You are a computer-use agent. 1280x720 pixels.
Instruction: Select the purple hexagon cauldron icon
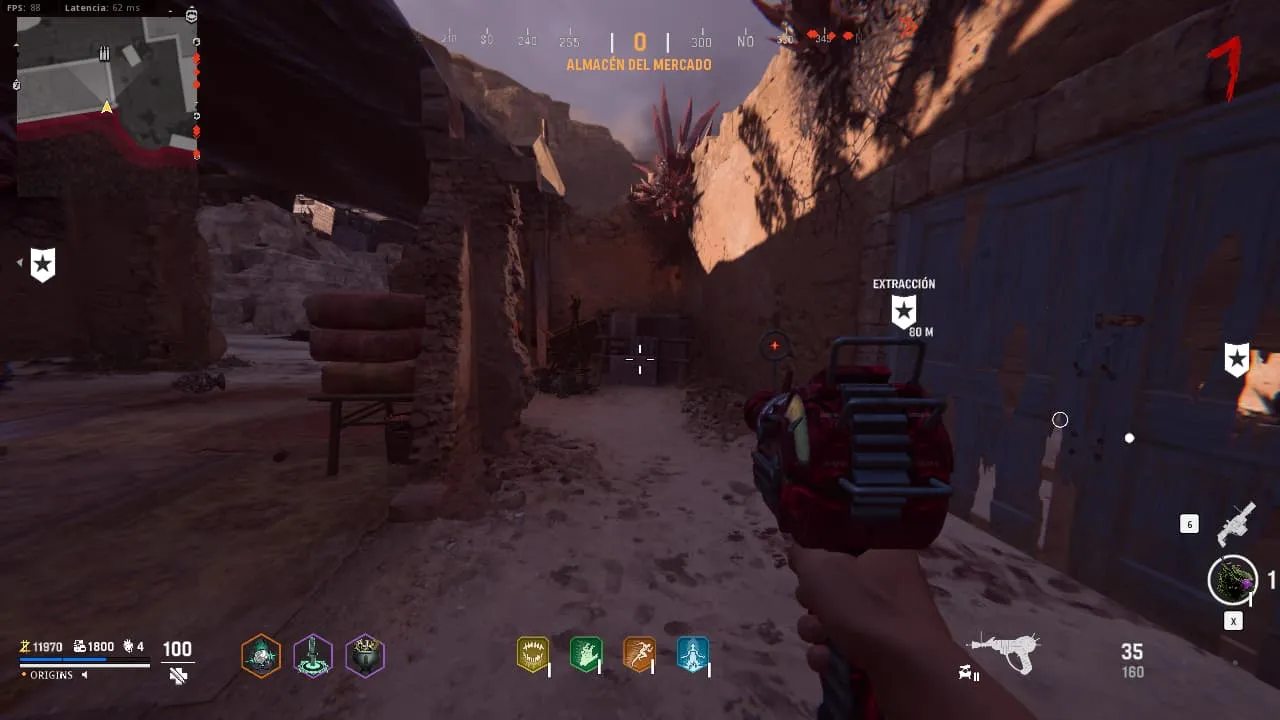coord(365,656)
